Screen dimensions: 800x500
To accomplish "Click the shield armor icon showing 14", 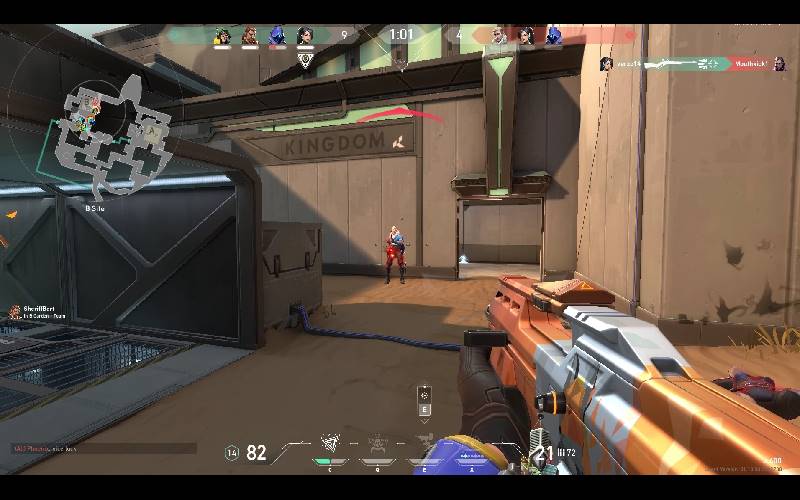I will tap(233, 453).
